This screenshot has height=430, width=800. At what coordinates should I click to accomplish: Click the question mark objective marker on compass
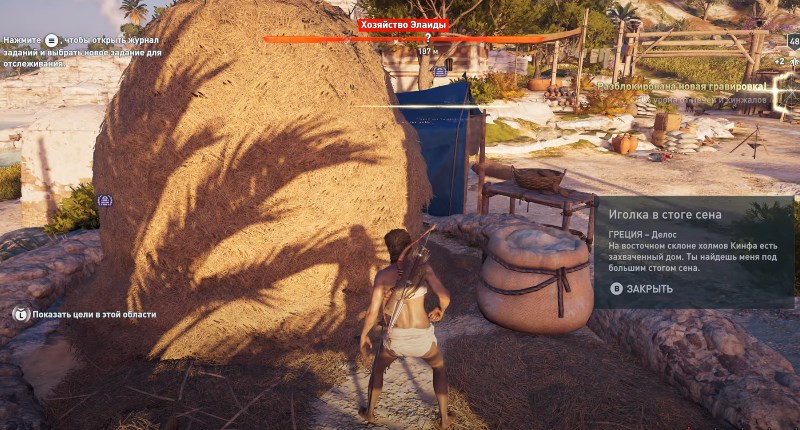[428, 37]
